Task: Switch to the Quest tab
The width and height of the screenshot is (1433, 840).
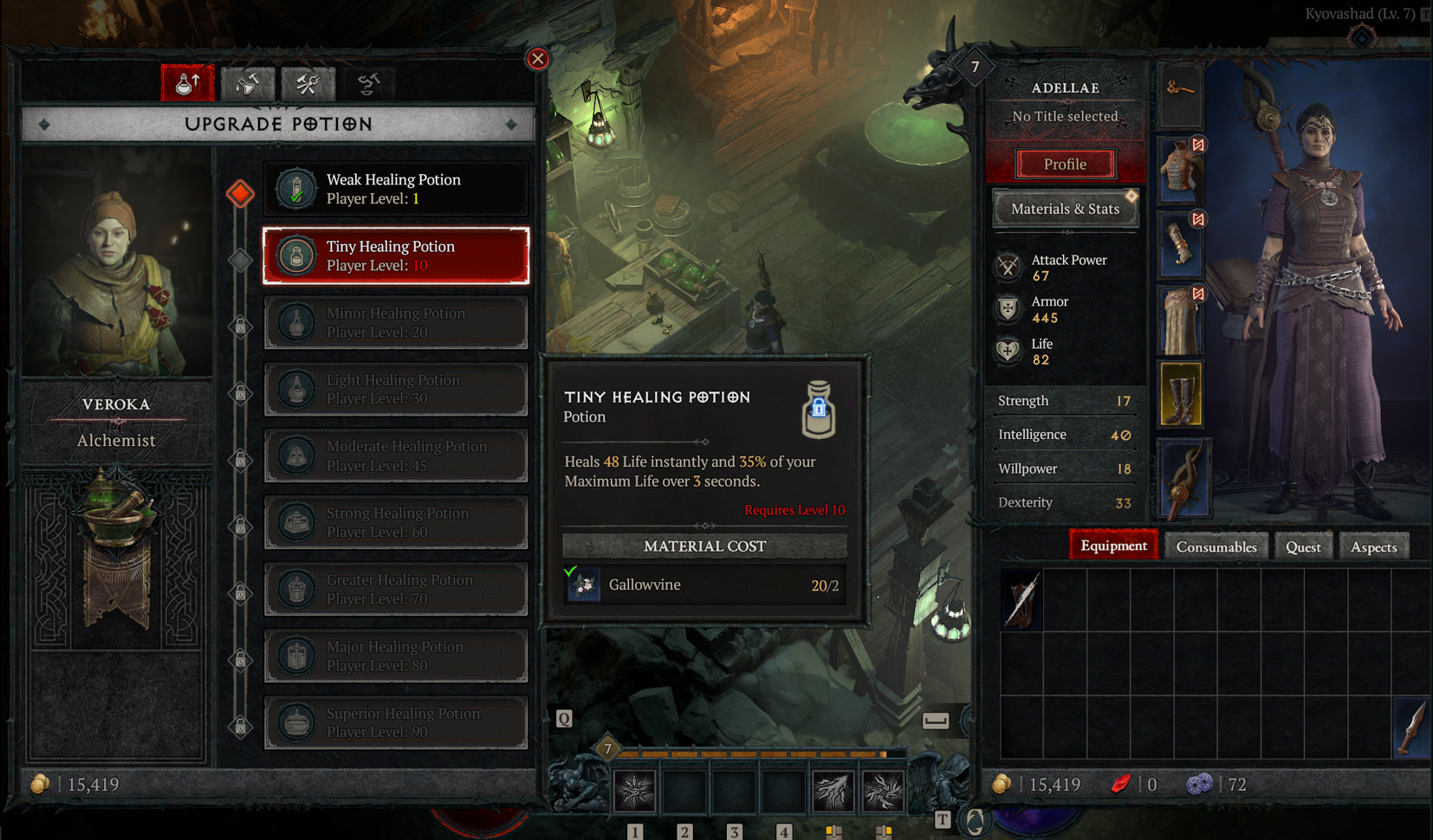Action: [1303, 546]
